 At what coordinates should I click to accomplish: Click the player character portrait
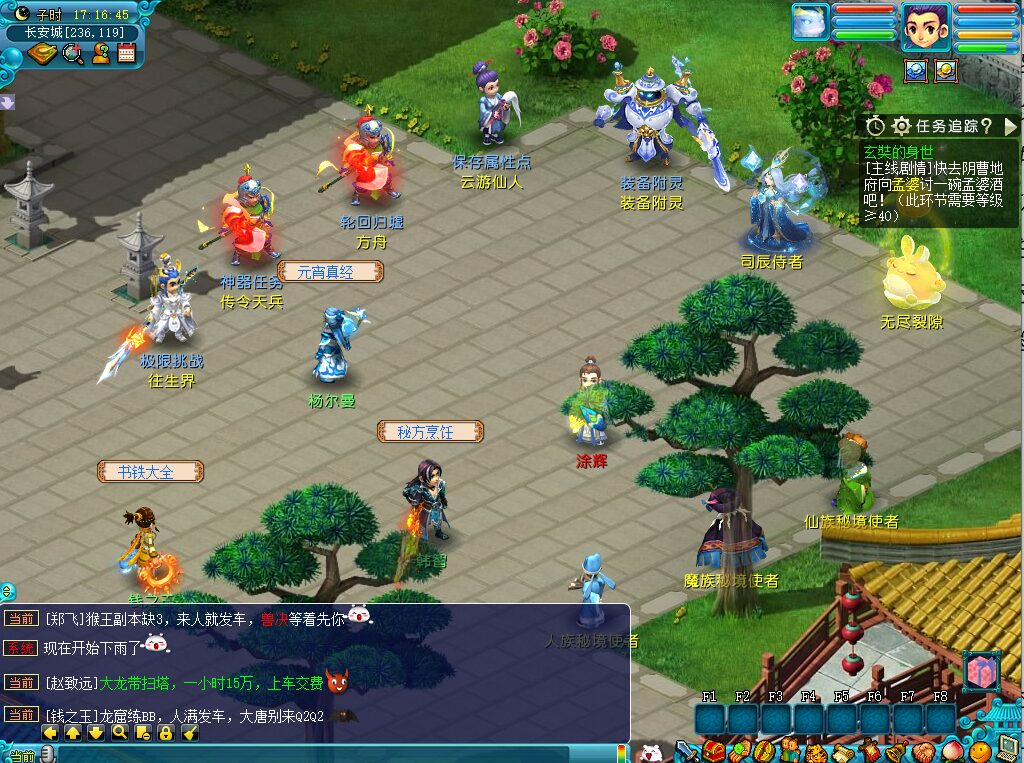pyautogui.click(x=925, y=27)
